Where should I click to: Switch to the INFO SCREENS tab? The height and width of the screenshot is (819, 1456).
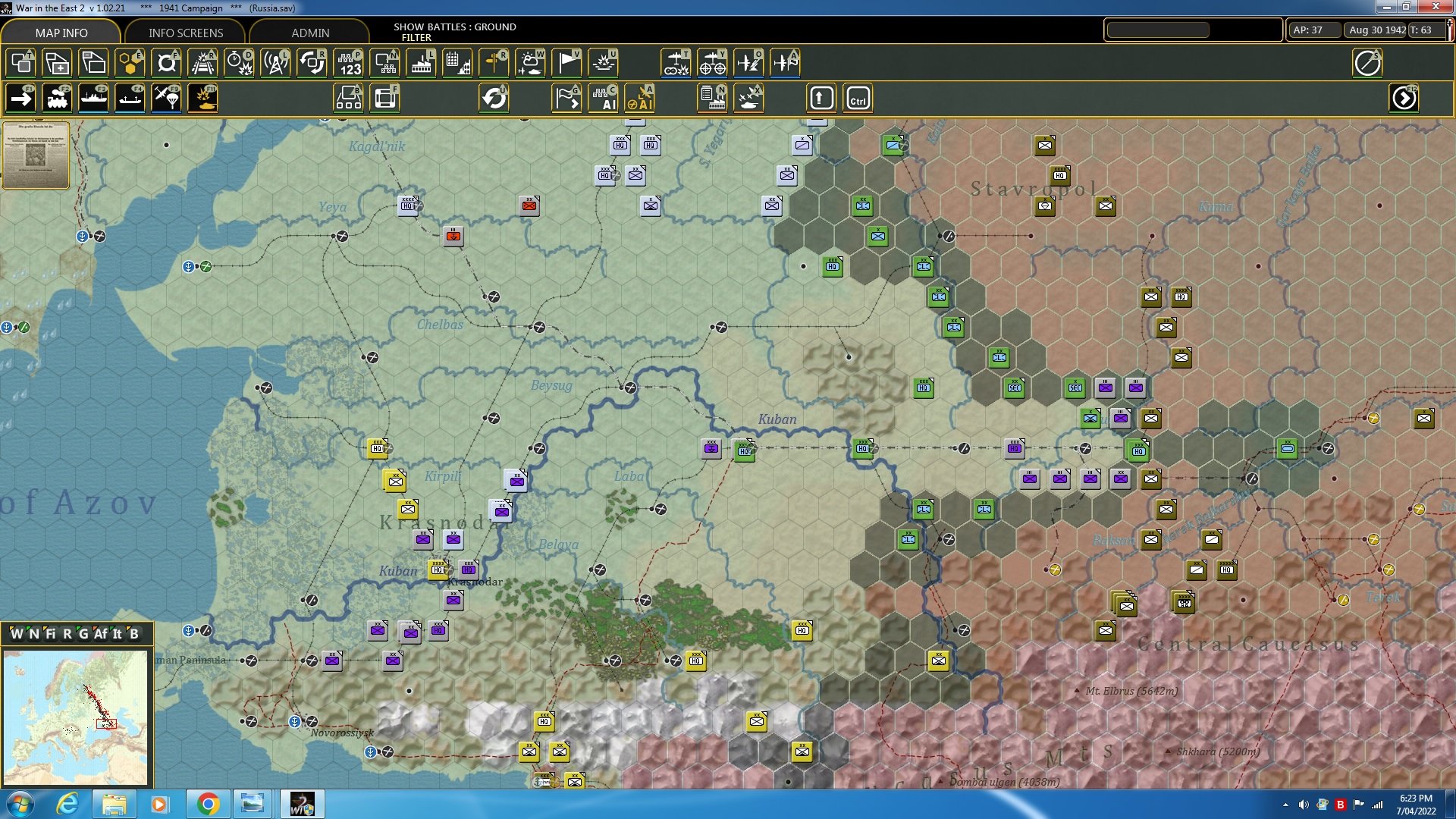(185, 33)
